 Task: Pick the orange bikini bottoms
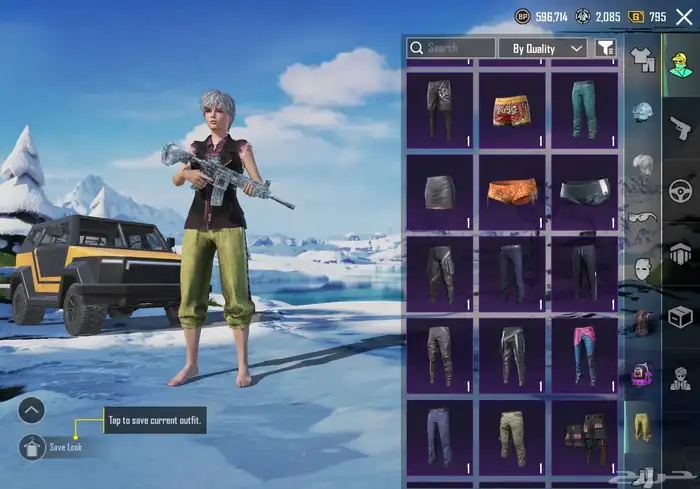[511, 192]
